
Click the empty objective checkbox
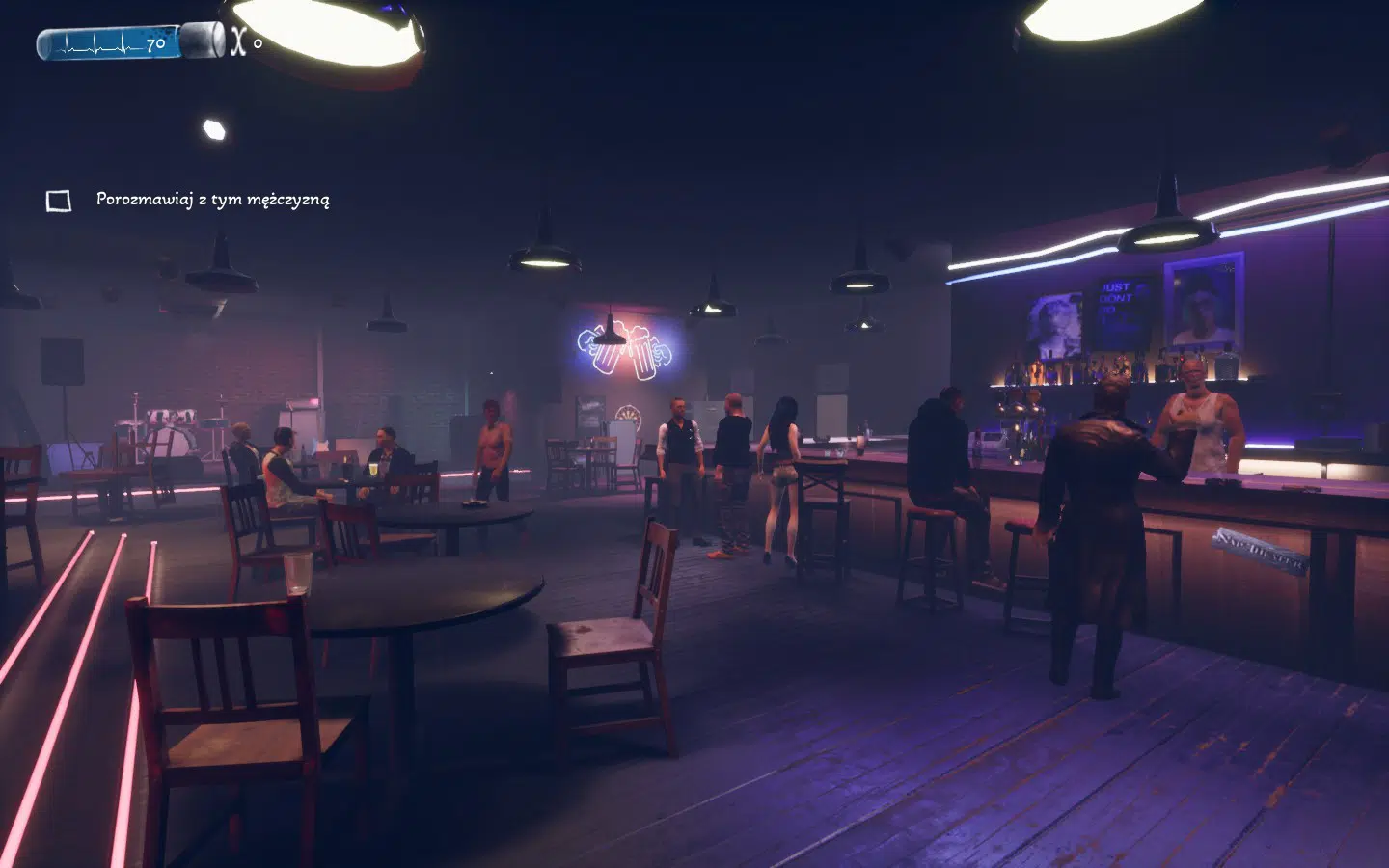point(59,201)
